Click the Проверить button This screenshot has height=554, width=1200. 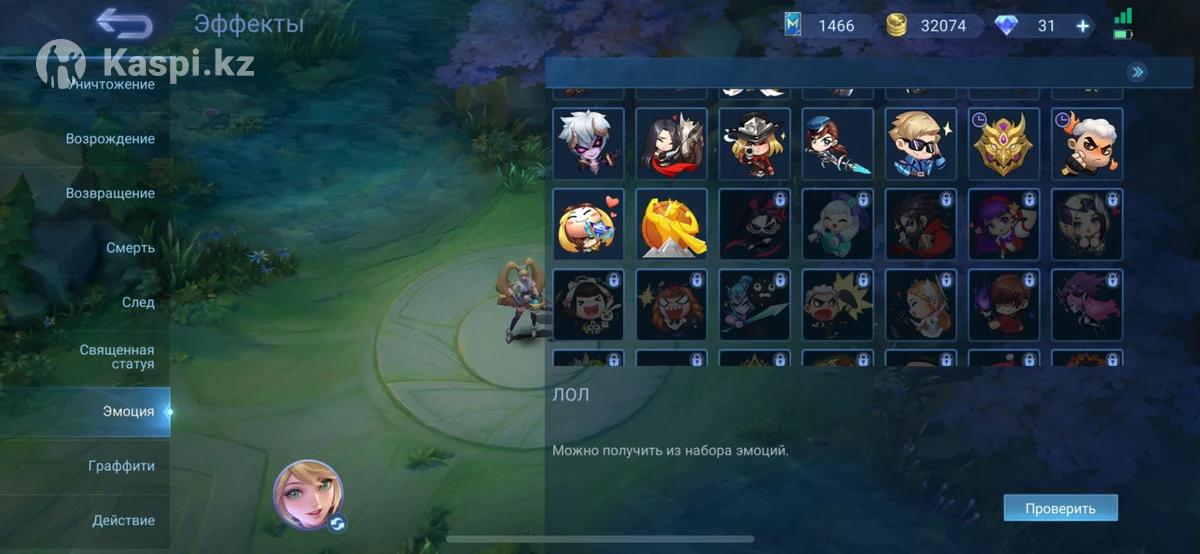[x=1060, y=508]
